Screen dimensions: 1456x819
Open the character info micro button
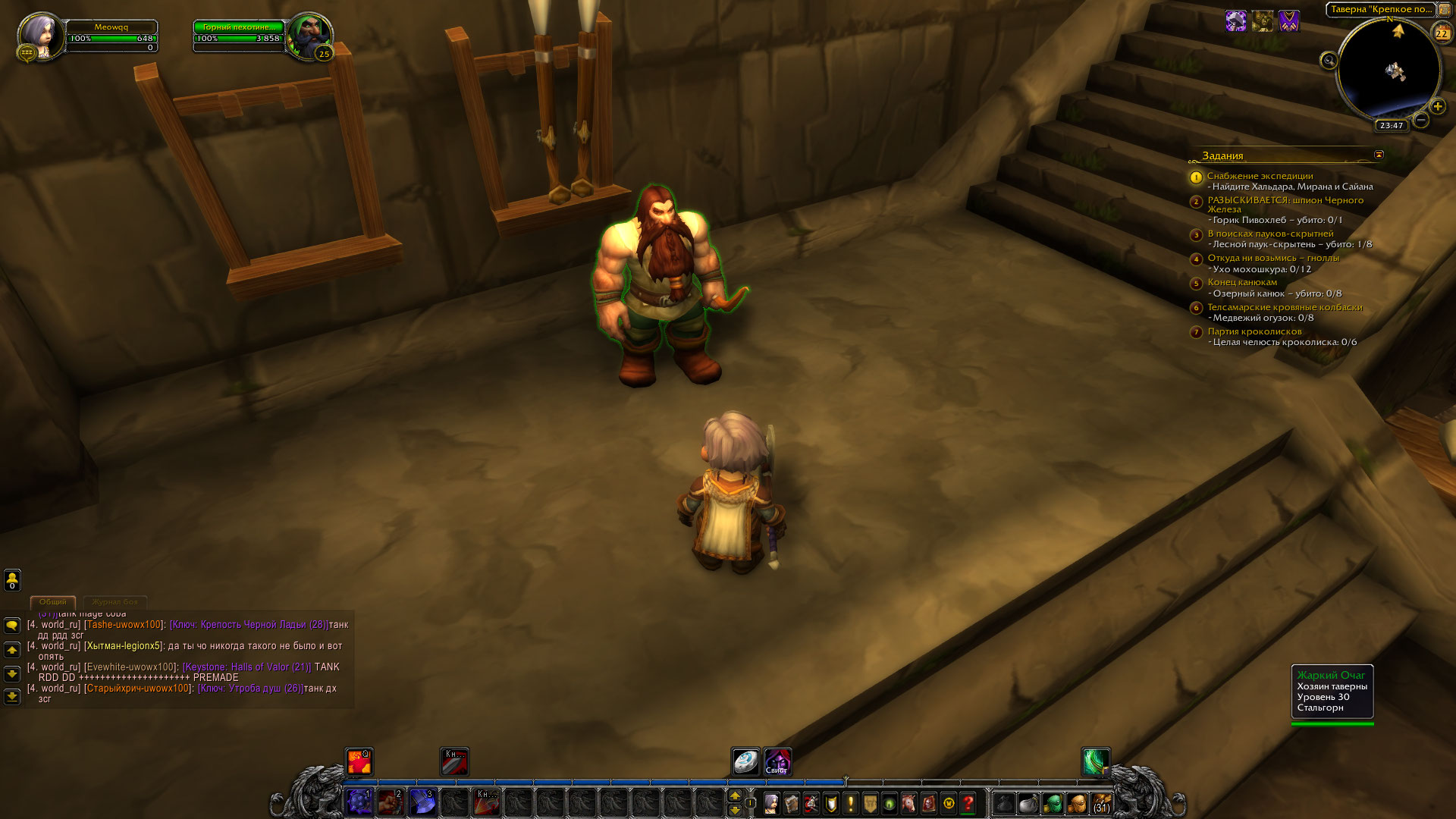[771, 803]
